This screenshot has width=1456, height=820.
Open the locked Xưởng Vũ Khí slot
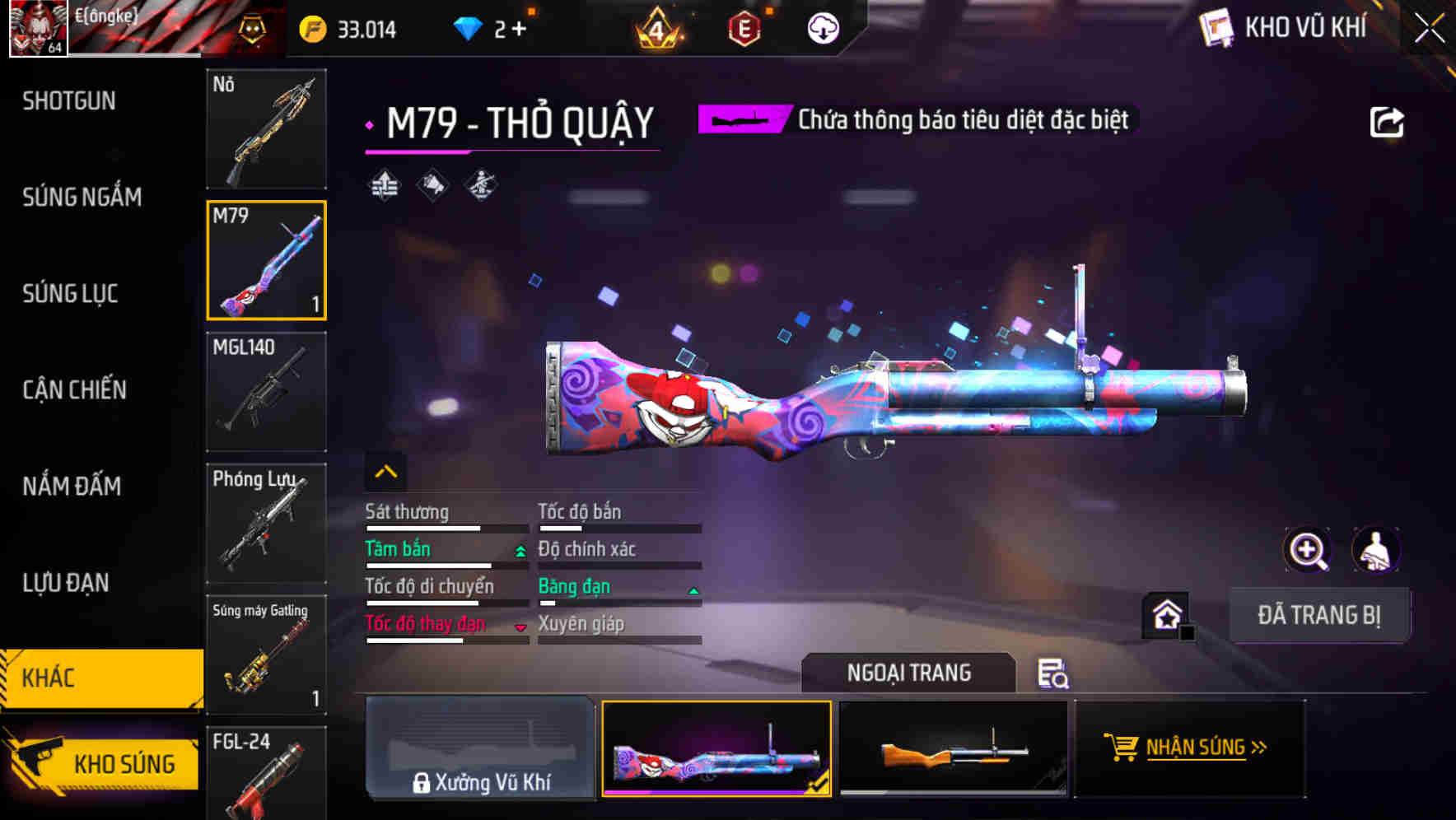point(480,749)
